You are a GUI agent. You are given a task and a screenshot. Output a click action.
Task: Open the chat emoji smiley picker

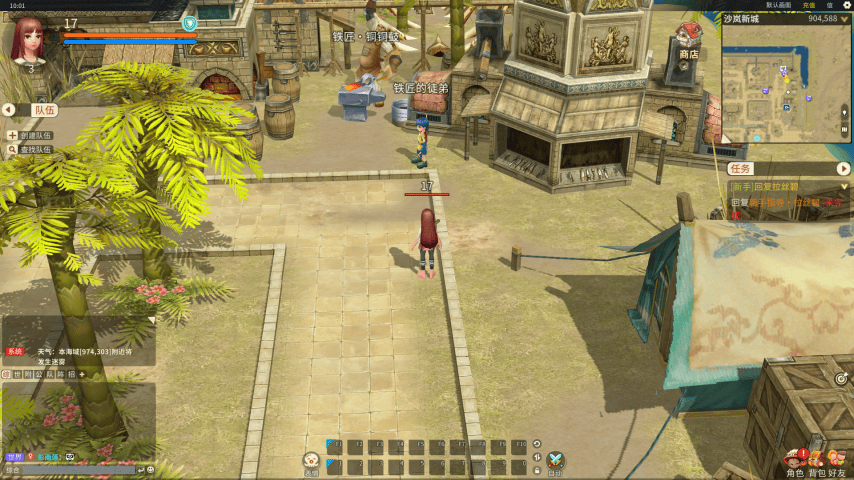150,469
